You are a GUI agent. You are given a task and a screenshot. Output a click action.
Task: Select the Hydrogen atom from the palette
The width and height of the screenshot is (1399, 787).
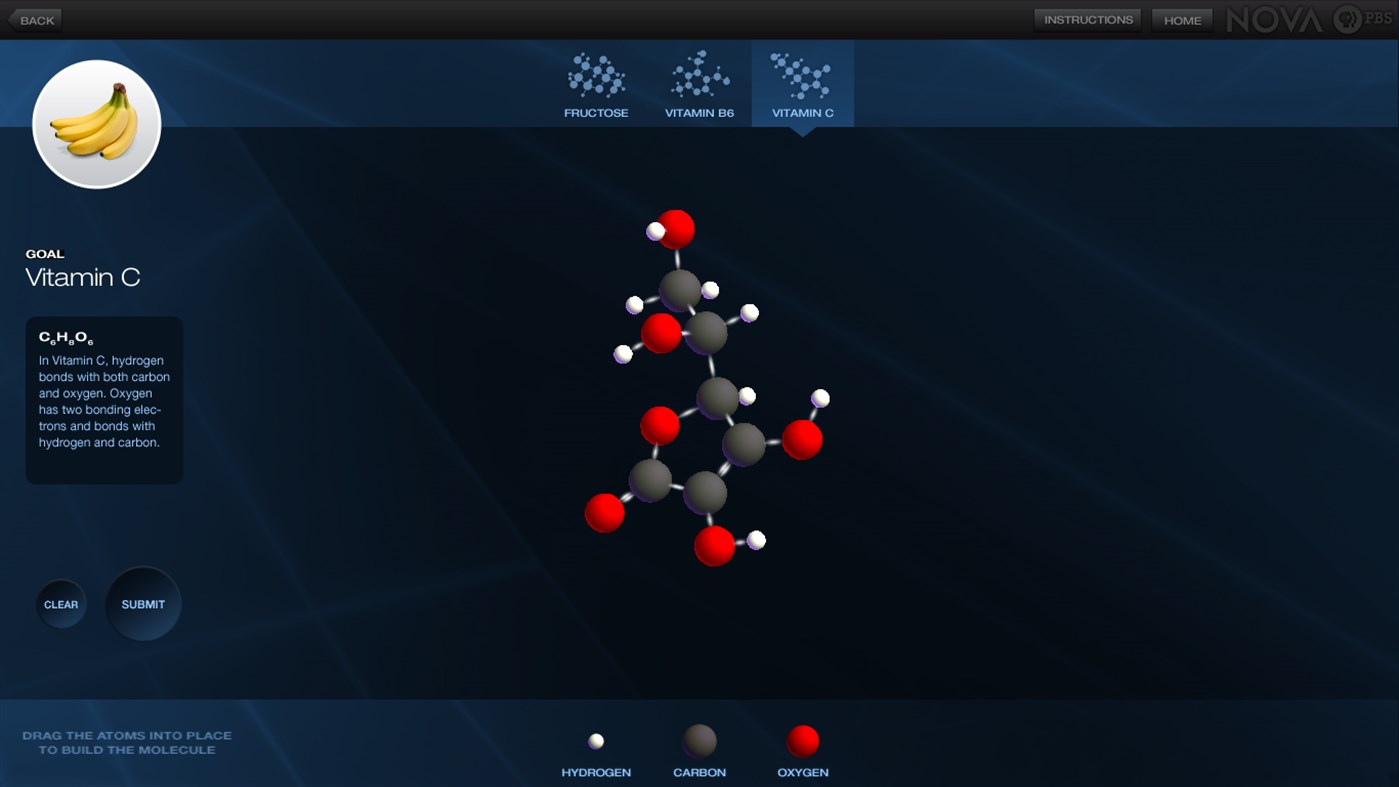596,740
